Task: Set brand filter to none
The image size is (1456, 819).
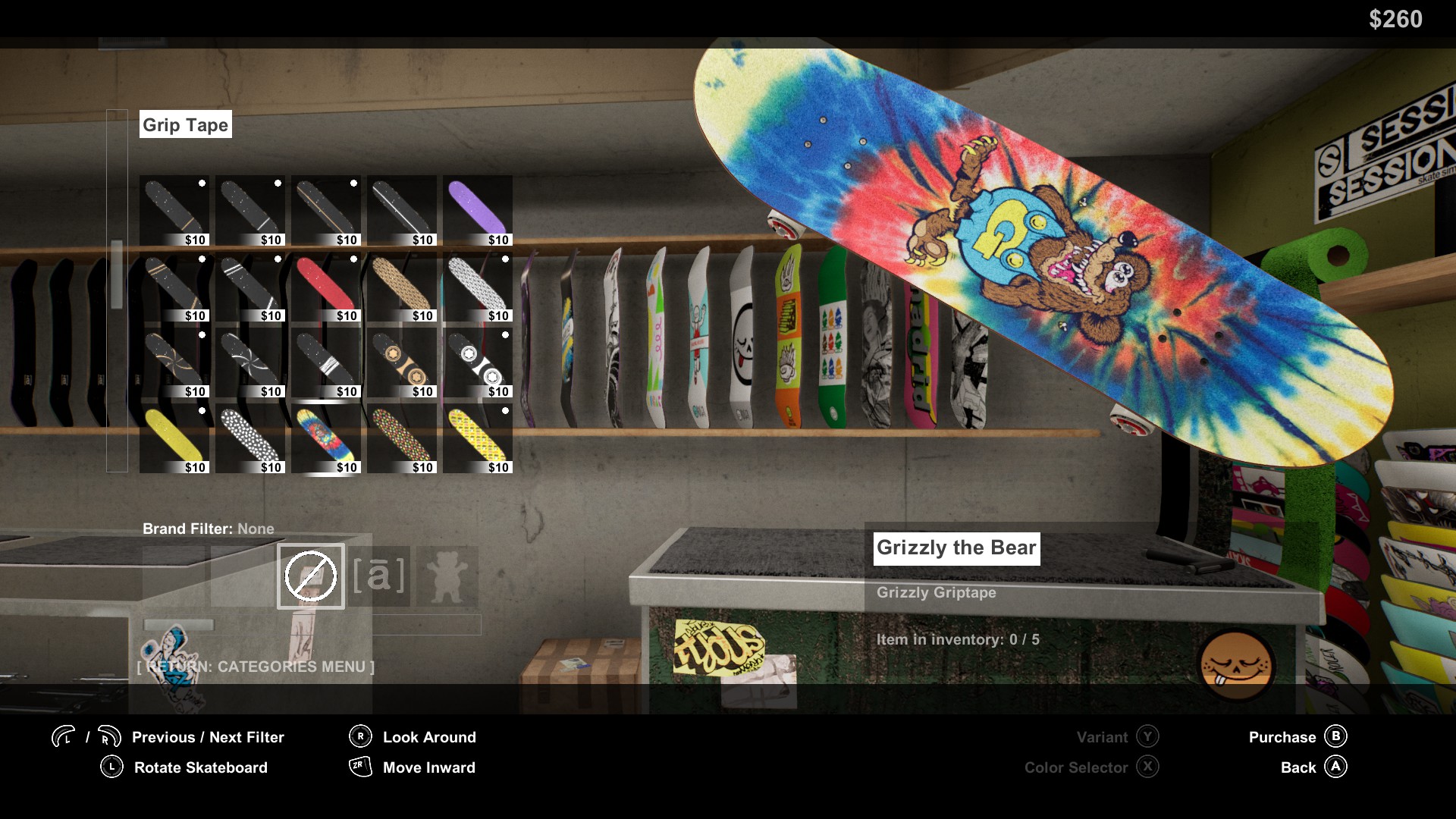Action: 311,576
